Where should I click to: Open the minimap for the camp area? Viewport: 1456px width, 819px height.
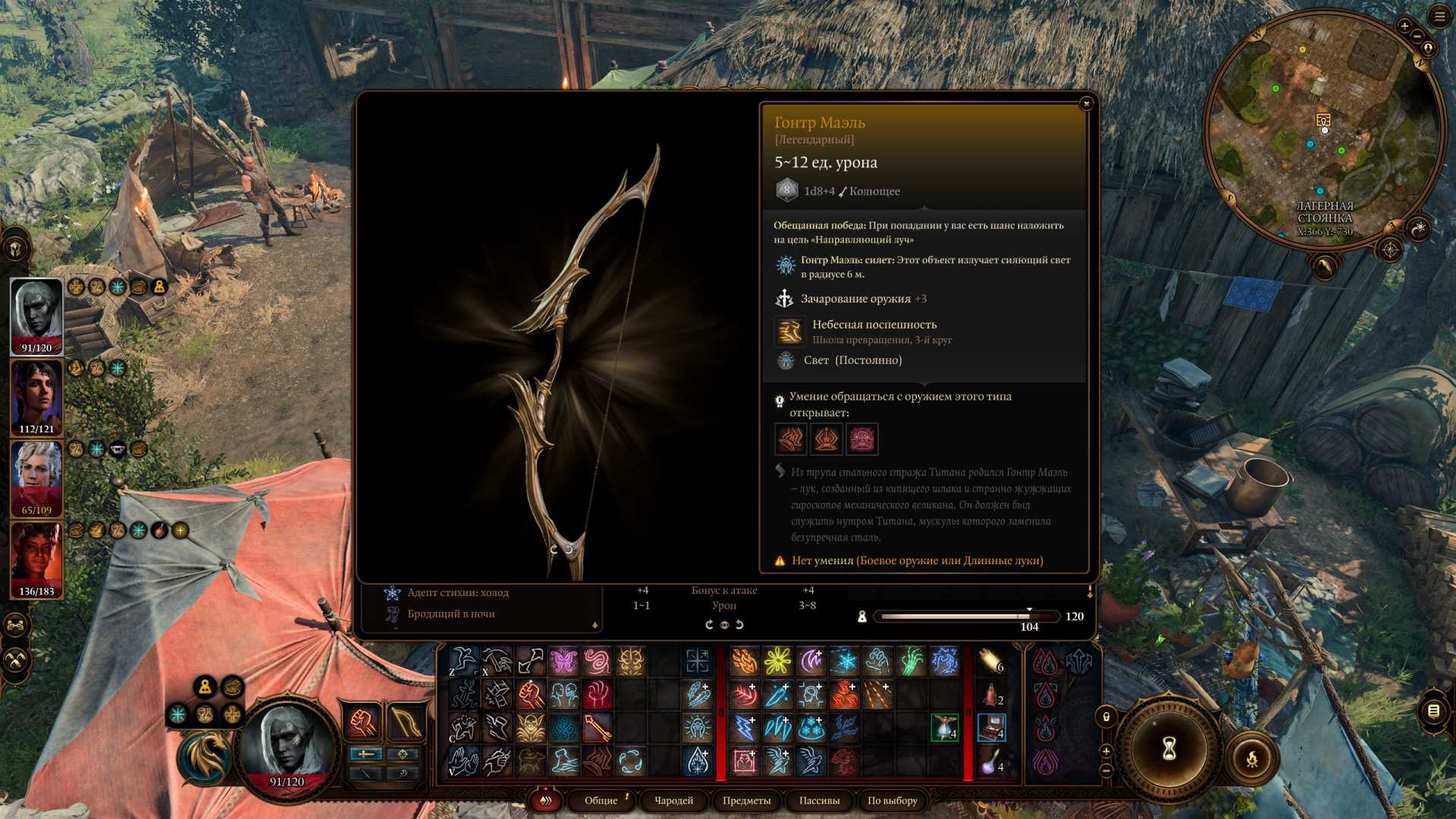[1323, 129]
